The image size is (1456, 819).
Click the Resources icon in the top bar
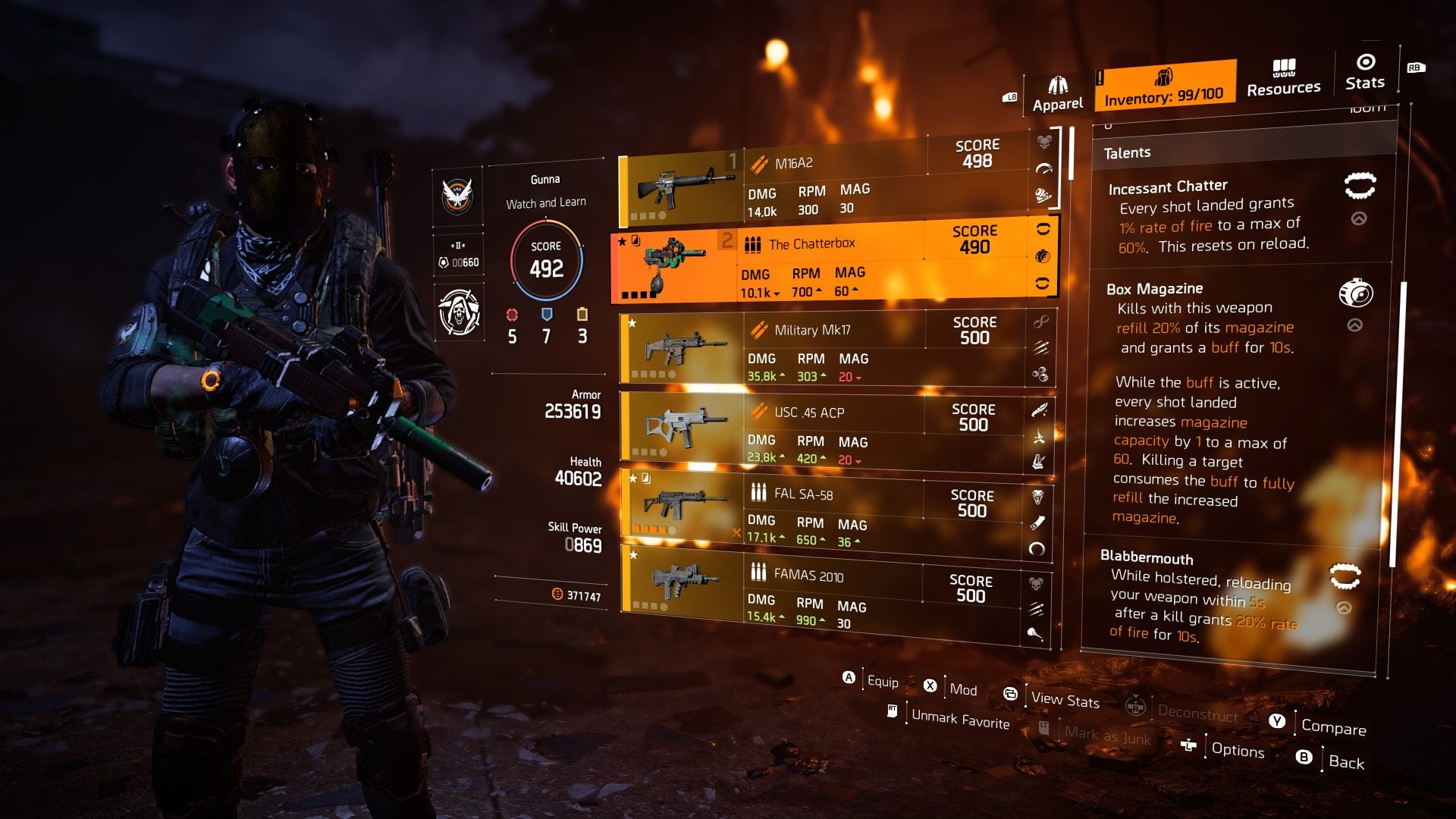[1283, 67]
